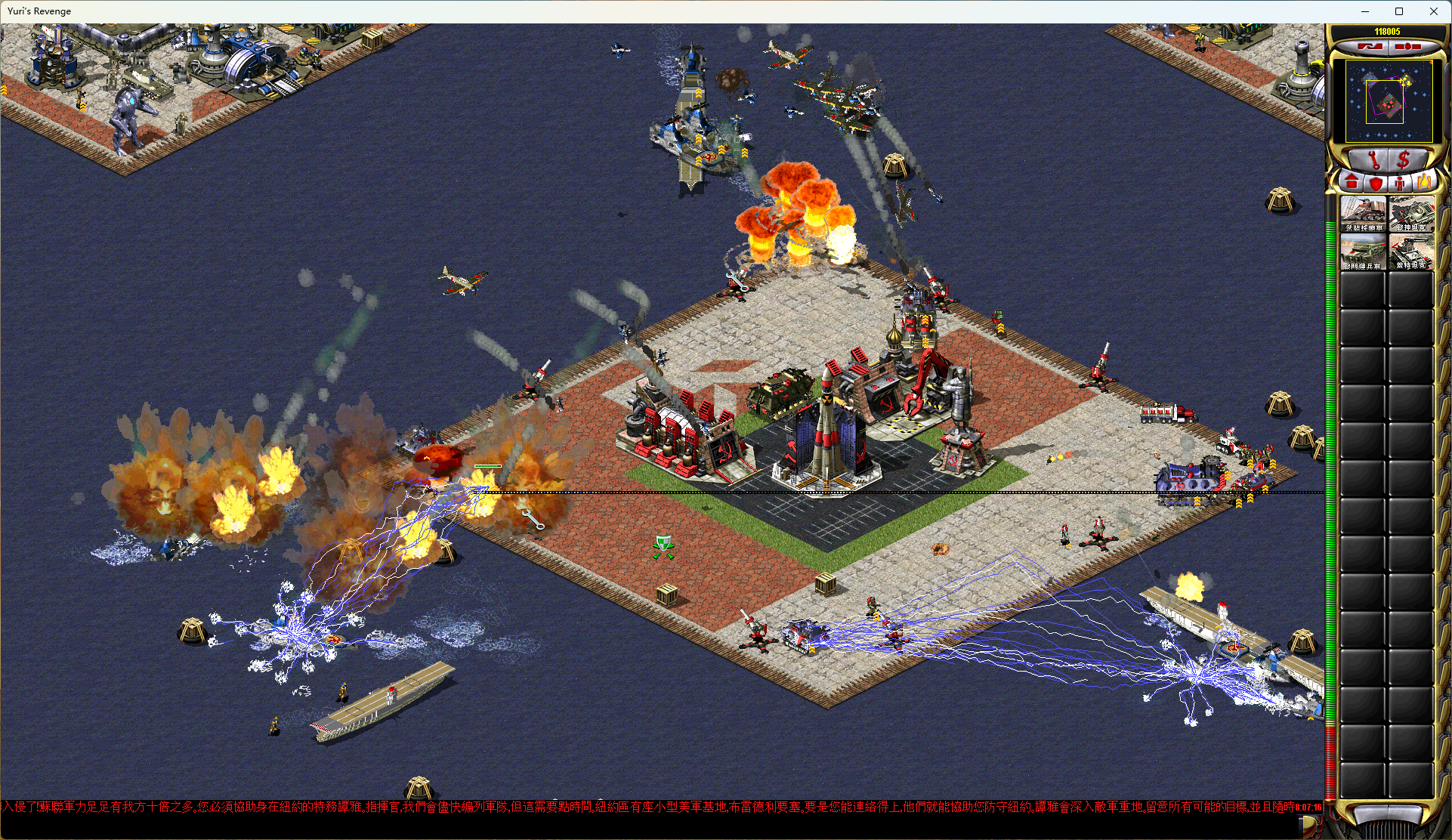Click the radar minimap display
1452x840 pixels.
click(1388, 100)
